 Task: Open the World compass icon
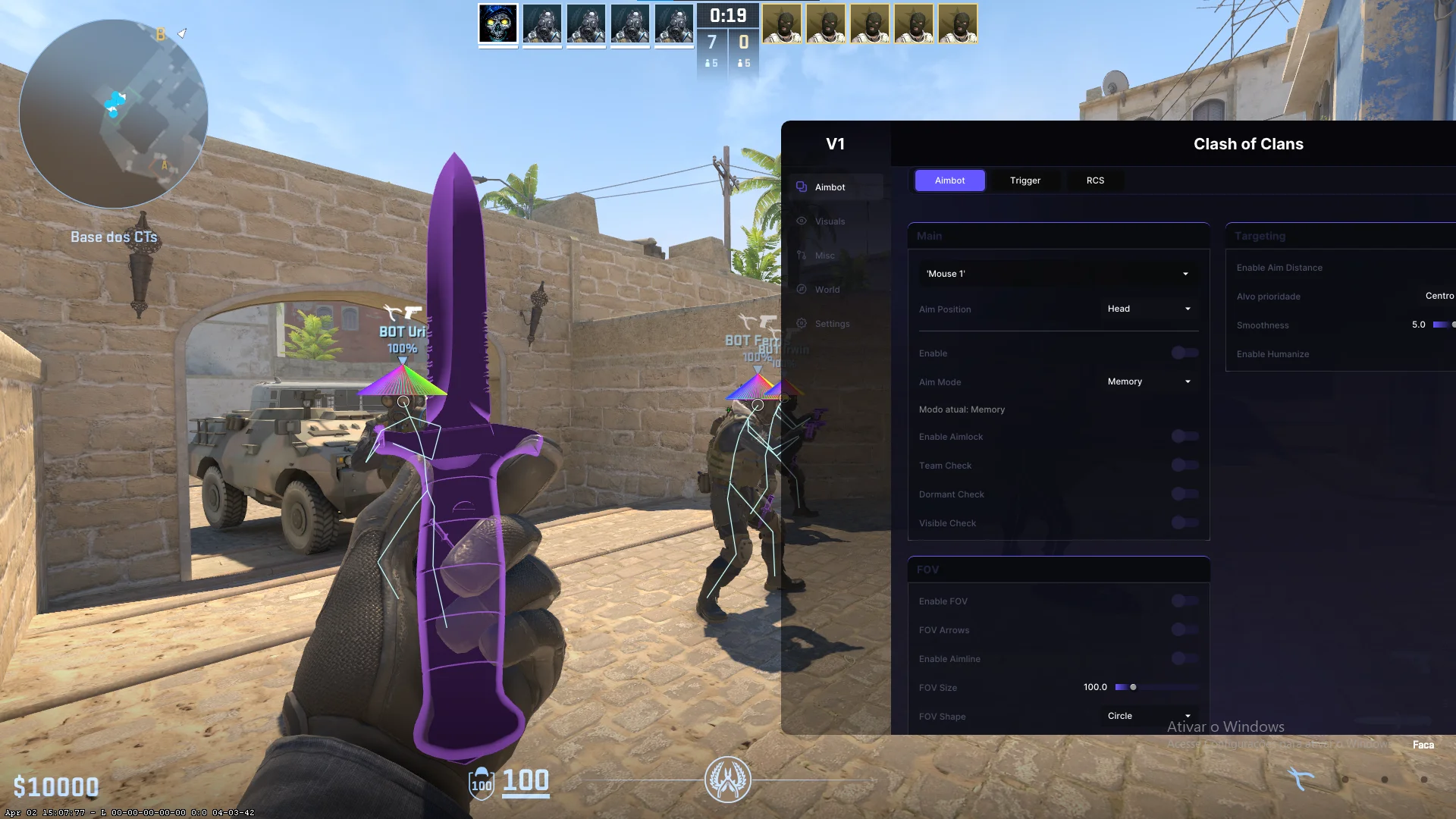coord(802,289)
